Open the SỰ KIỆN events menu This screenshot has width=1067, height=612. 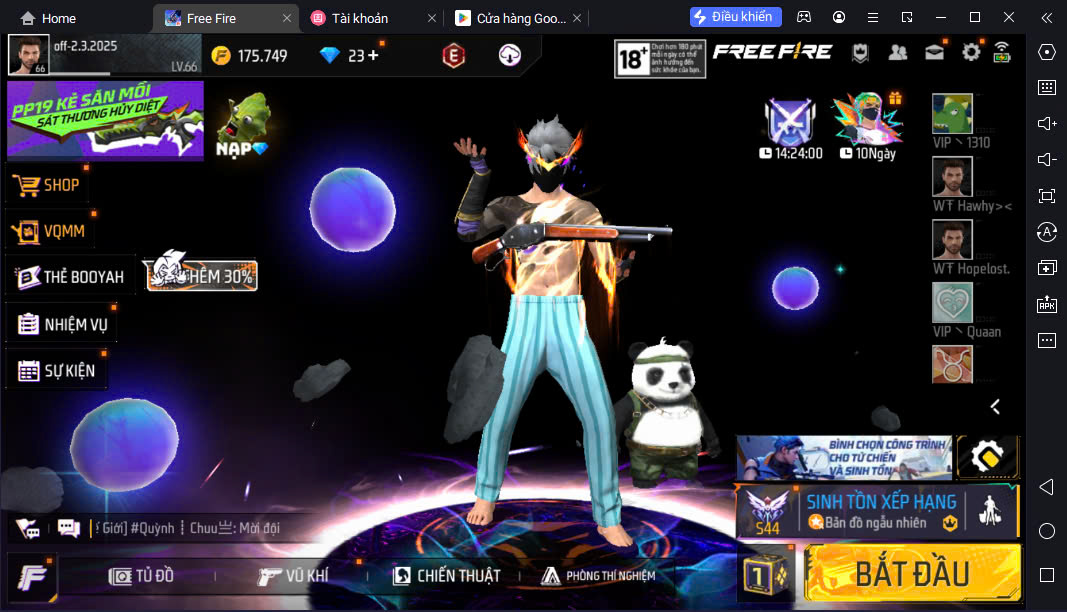pyautogui.click(x=57, y=371)
